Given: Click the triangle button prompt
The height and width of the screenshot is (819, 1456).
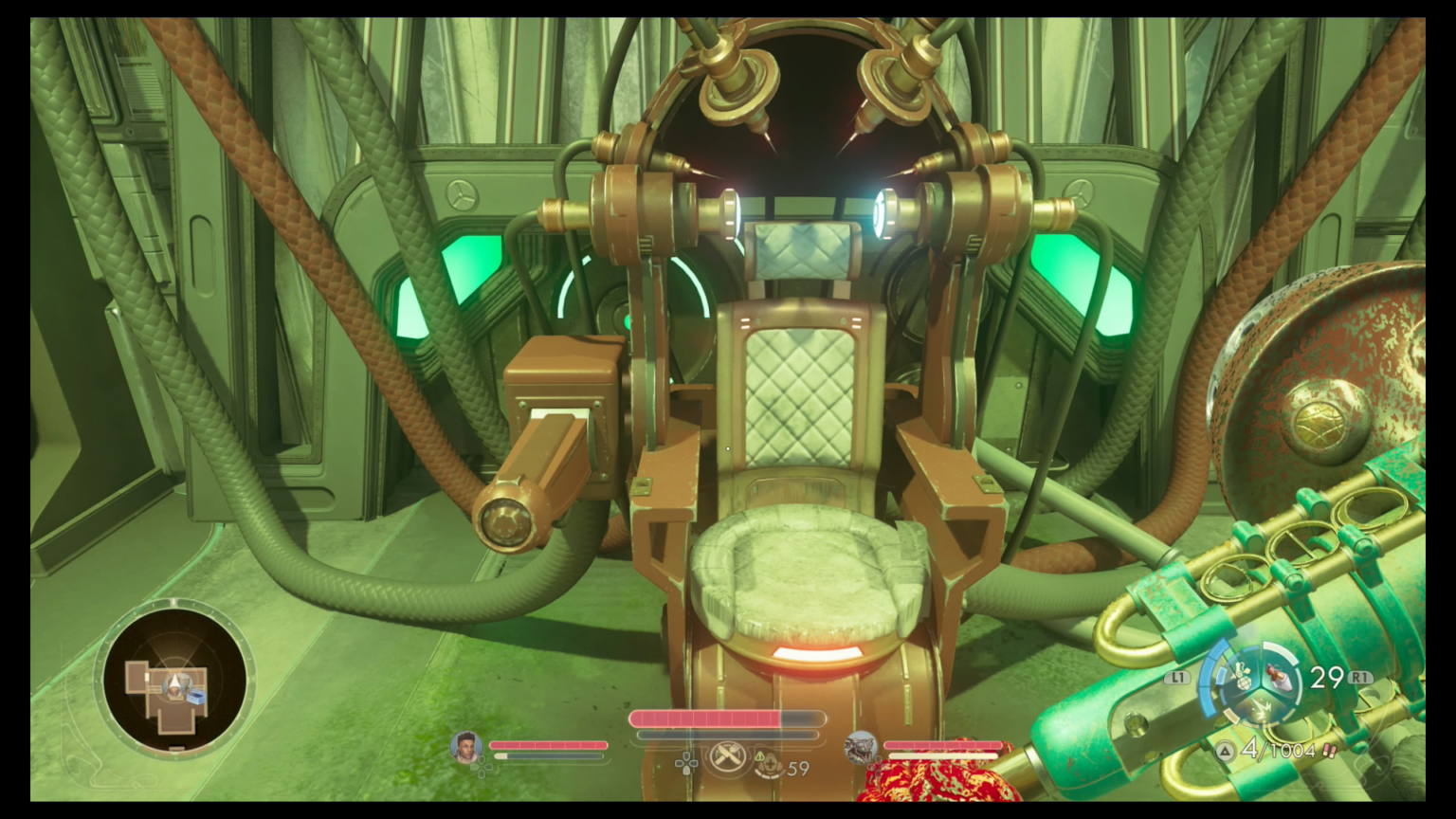Looking at the screenshot, I should [1226, 750].
